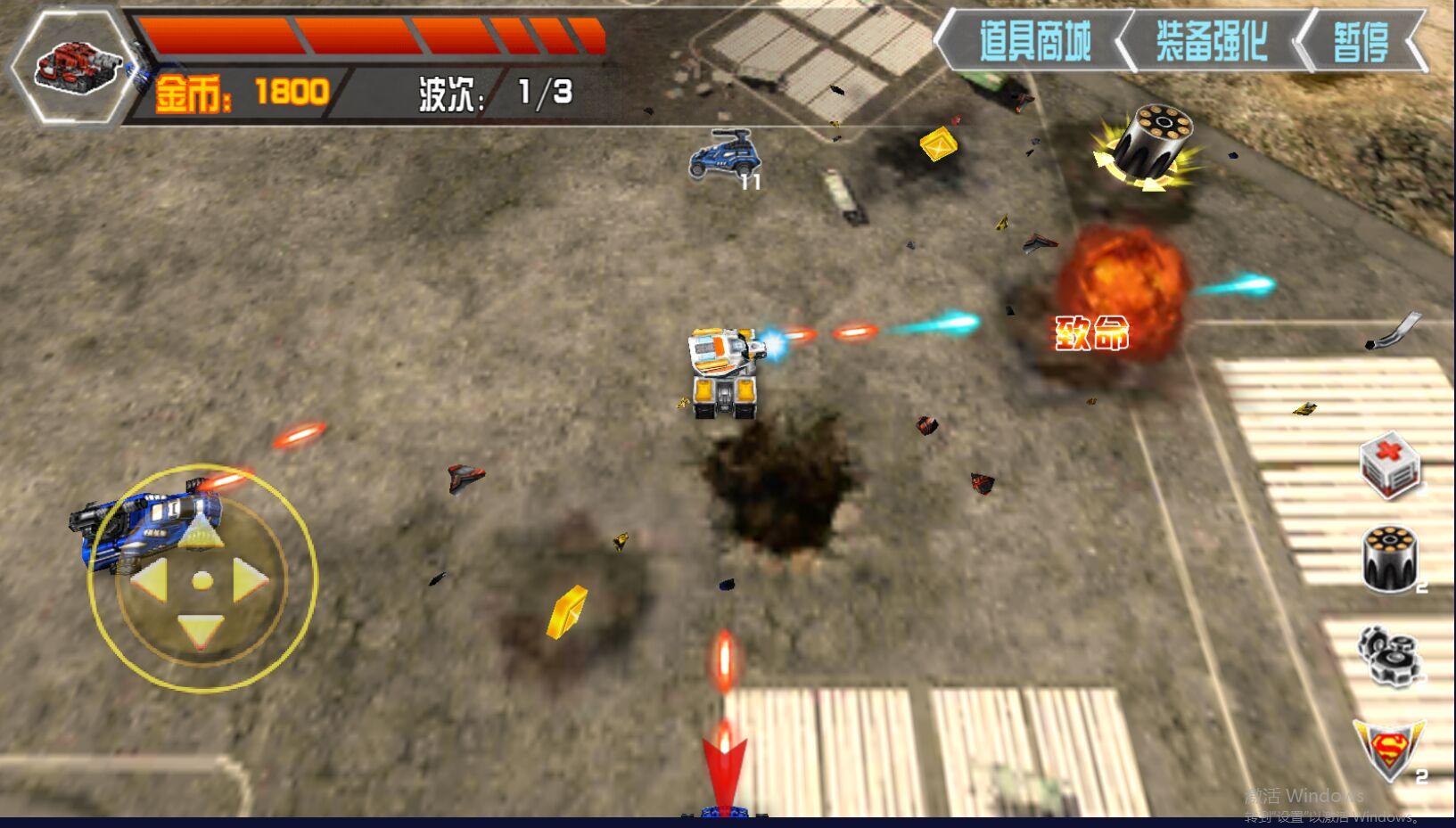The width and height of the screenshot is (1456, 828).
Task: Click the player tank portrait in the hexagon
Action: (x=75, y=67)
